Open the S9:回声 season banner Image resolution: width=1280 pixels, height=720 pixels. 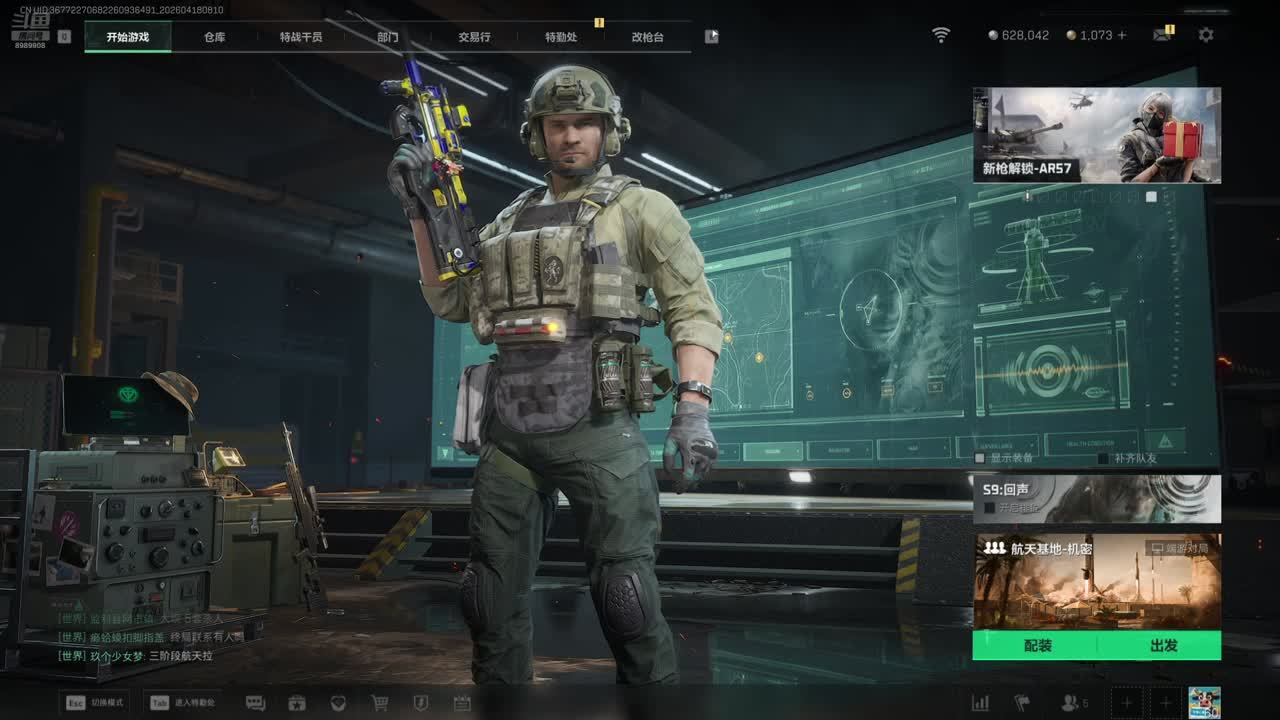click(1096, 498)
